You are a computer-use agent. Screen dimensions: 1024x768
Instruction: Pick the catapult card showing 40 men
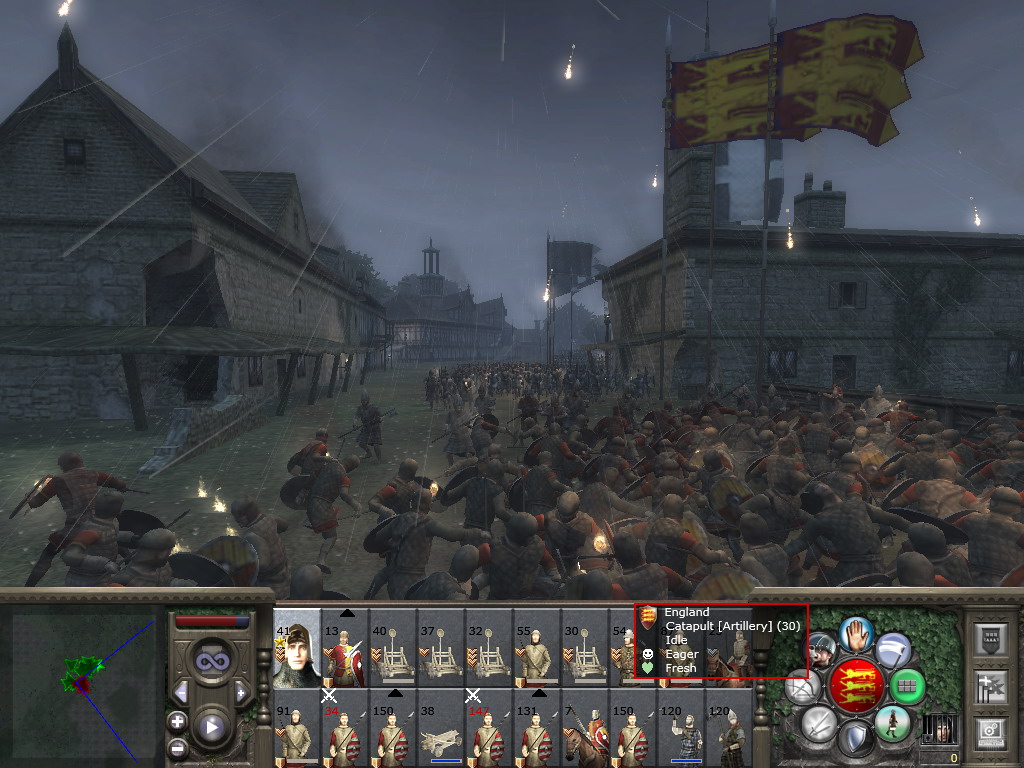[393, 650]
